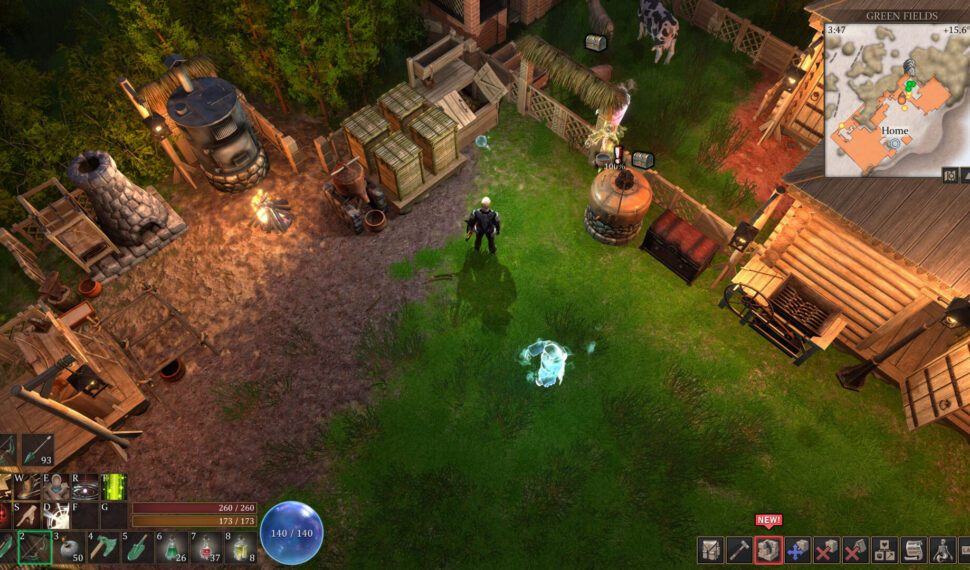This screenshot has height=570, width=970.
Task: Choose the green shovel in slot 5
Action: 138,547
